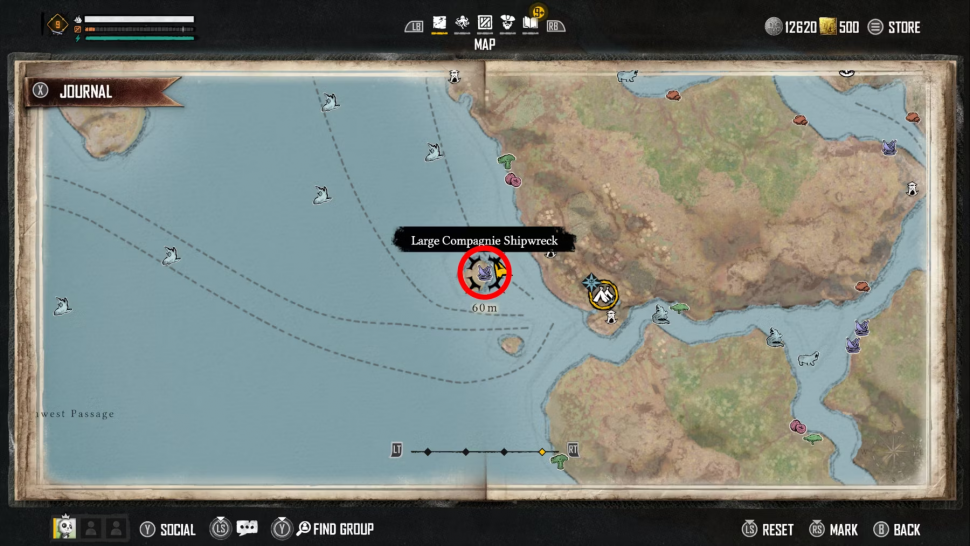Click the yellow diamond on zoom slider
This screenshot has height=546, width=970.
542,452
